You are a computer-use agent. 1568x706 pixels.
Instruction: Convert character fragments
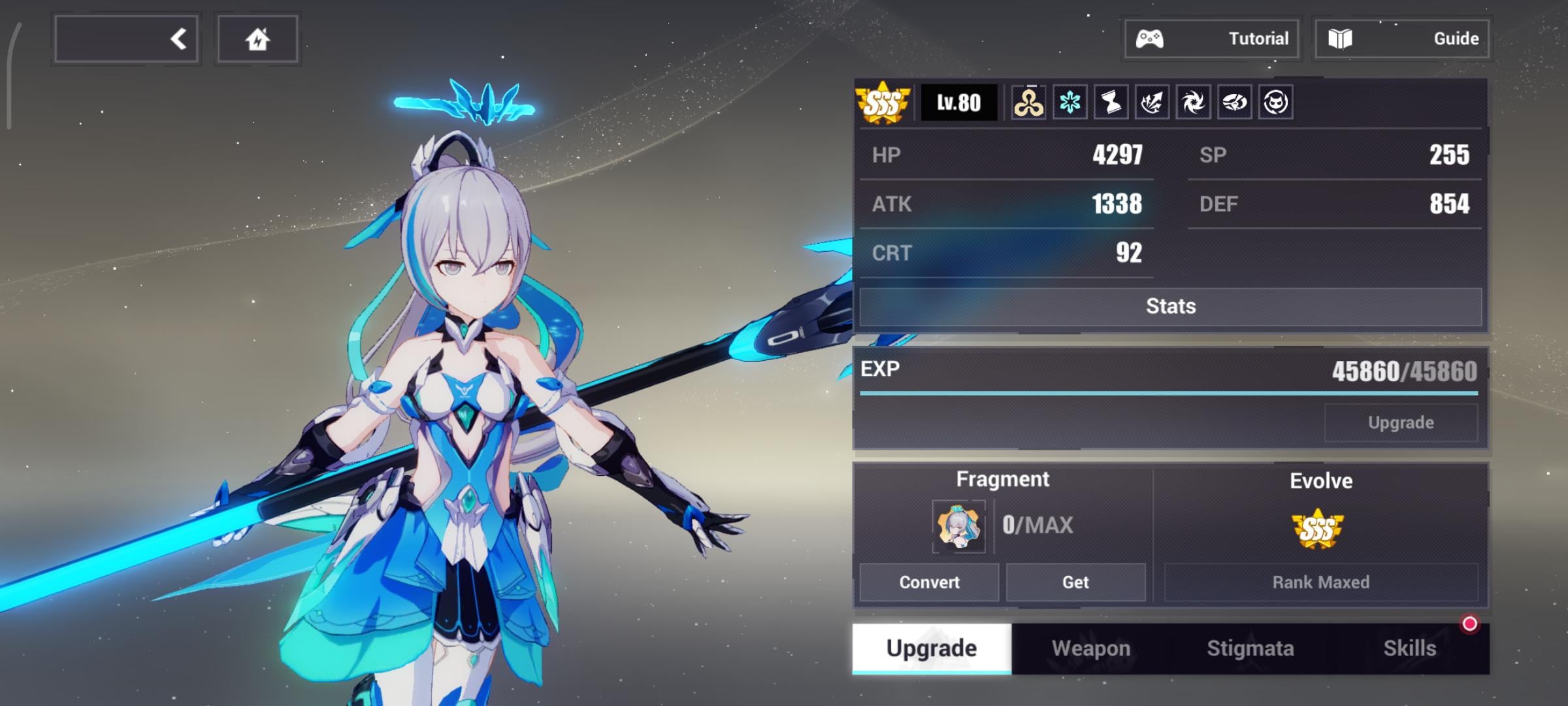[929, 582]
